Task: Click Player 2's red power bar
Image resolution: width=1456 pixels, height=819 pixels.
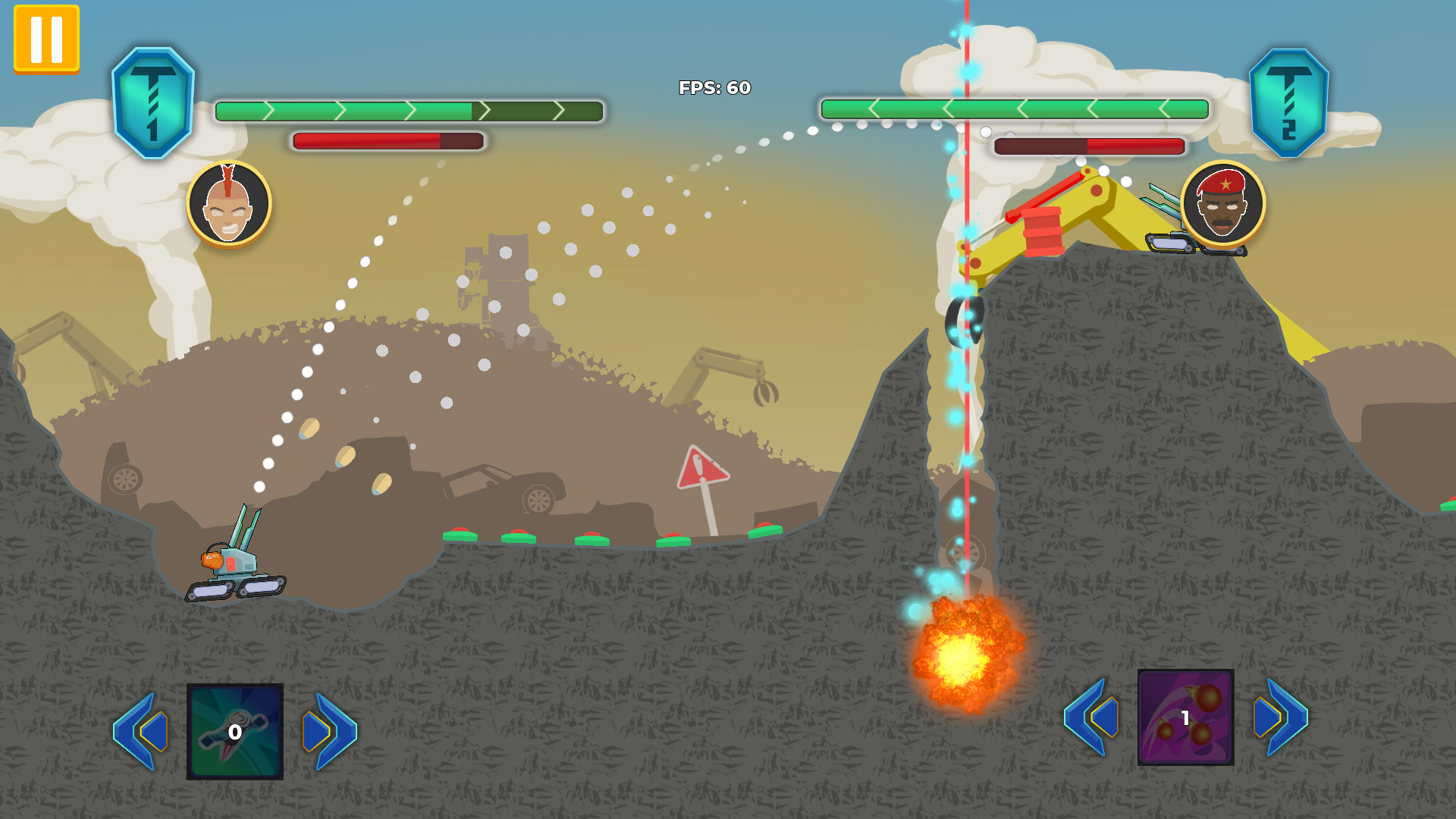Action: [1088, 146]
